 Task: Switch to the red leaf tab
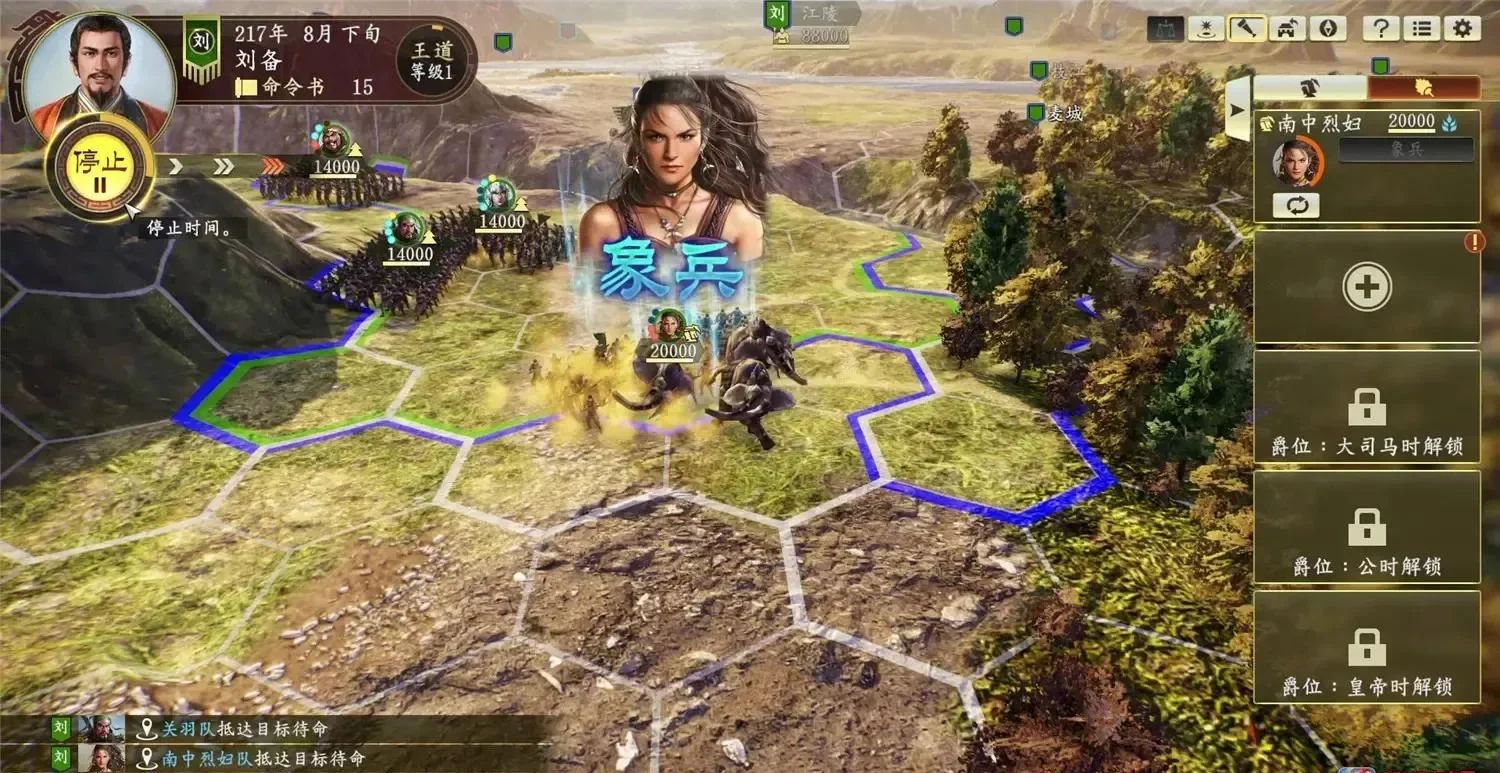[x=1424, y=87]
